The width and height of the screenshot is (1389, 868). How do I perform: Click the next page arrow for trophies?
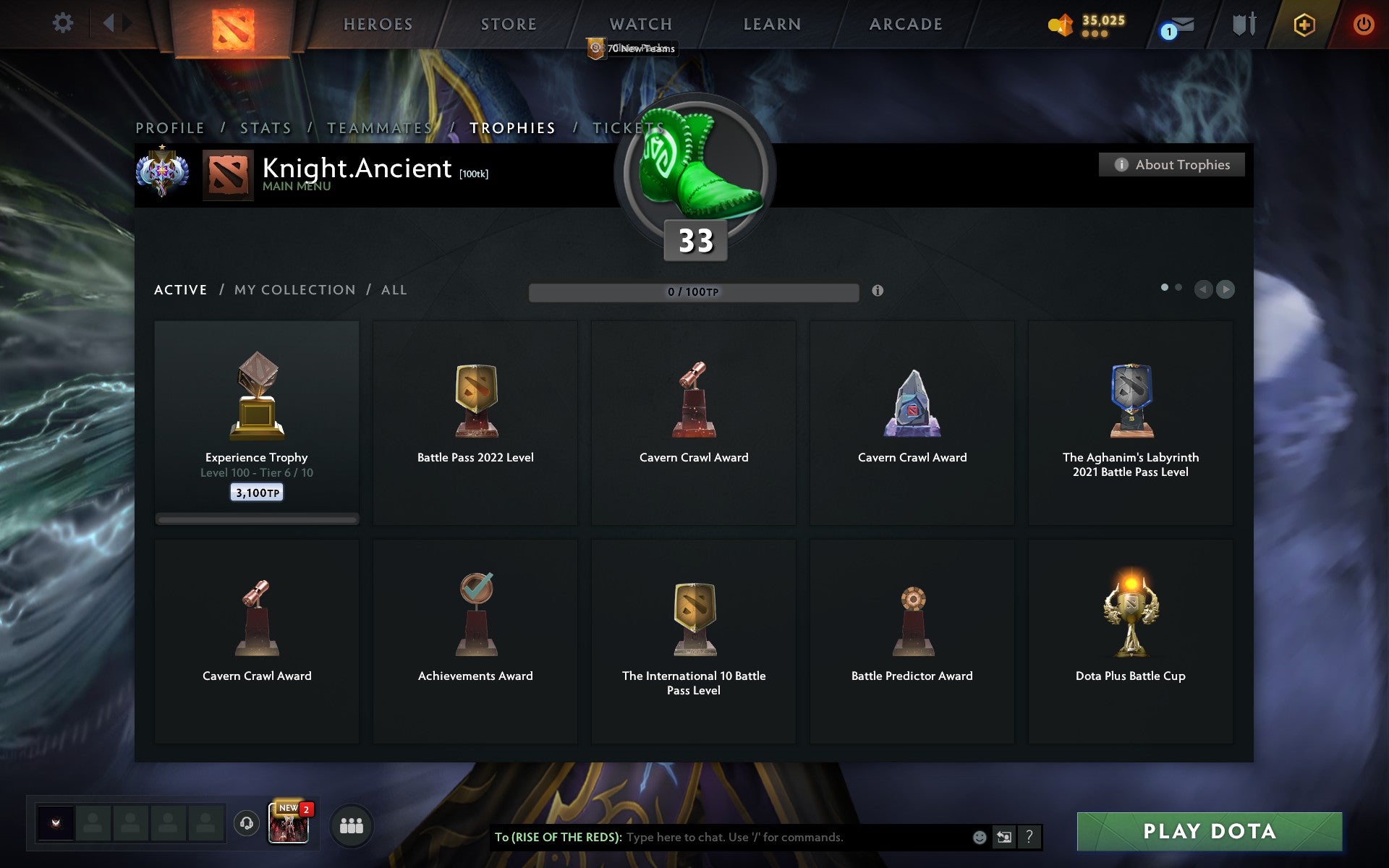[1226, 289]
